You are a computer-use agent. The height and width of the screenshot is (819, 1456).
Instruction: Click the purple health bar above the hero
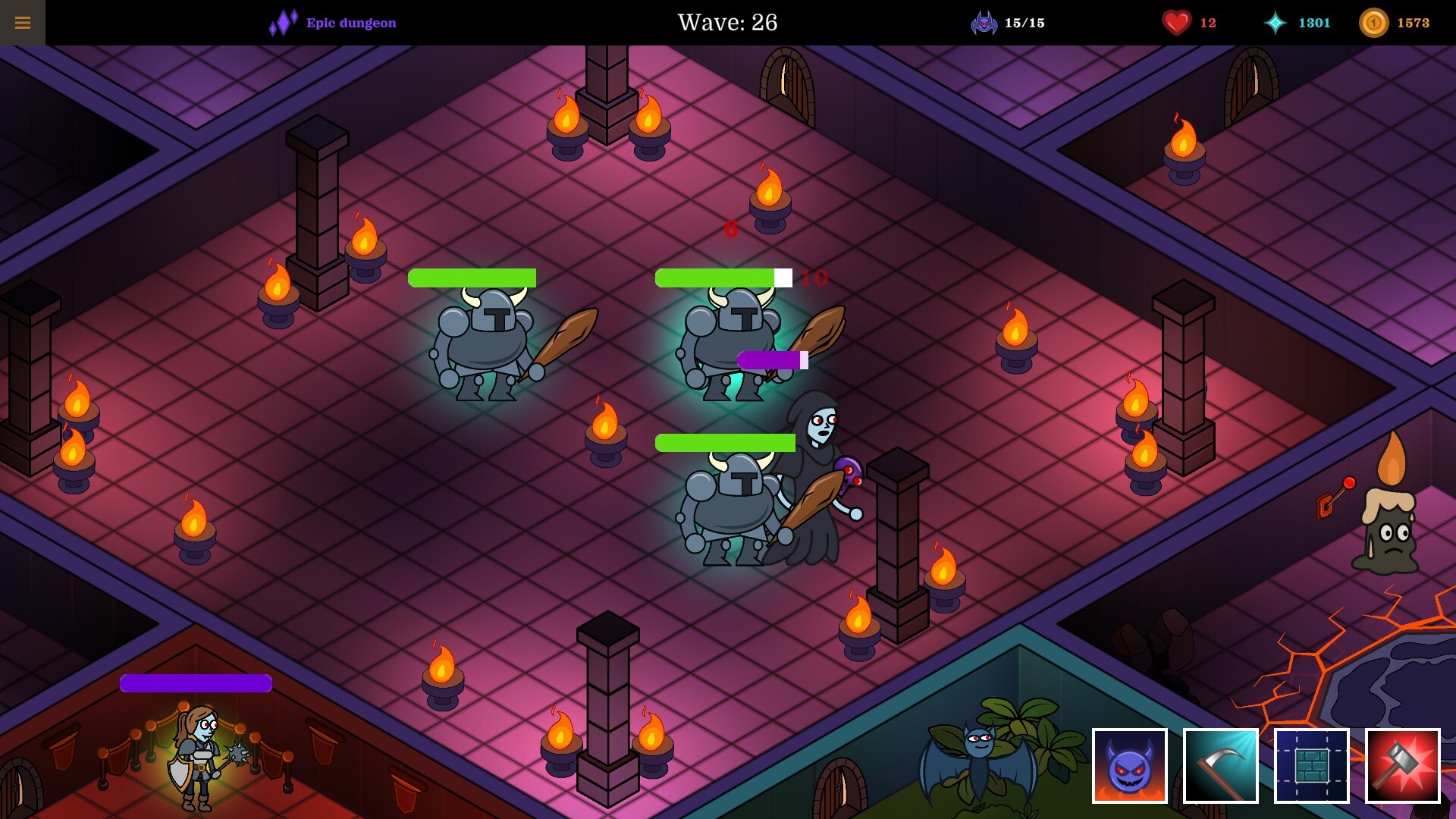click(x=195, y=683)
